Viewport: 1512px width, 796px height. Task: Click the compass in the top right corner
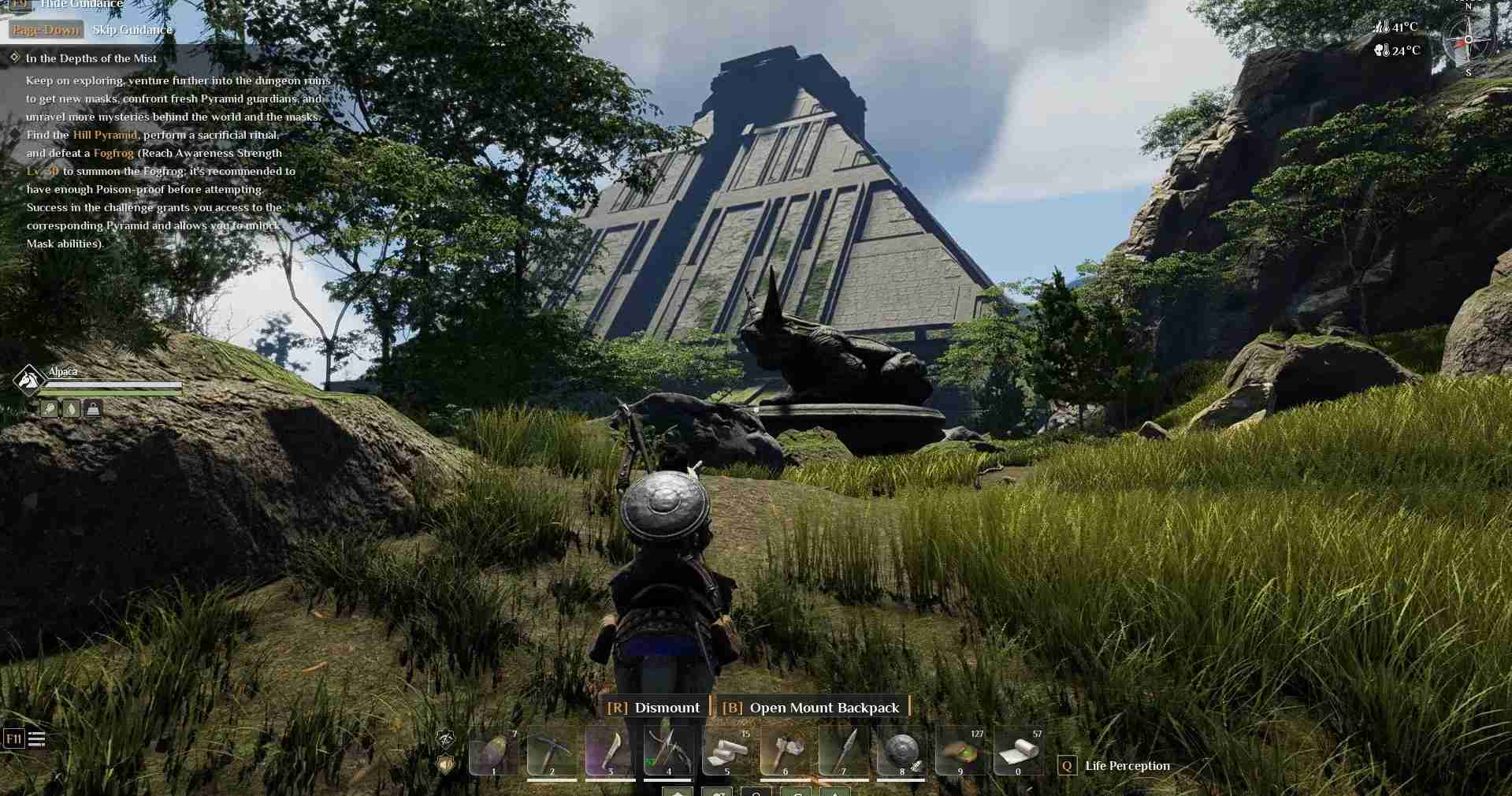pyautogui.click(x=1467, y=38)
